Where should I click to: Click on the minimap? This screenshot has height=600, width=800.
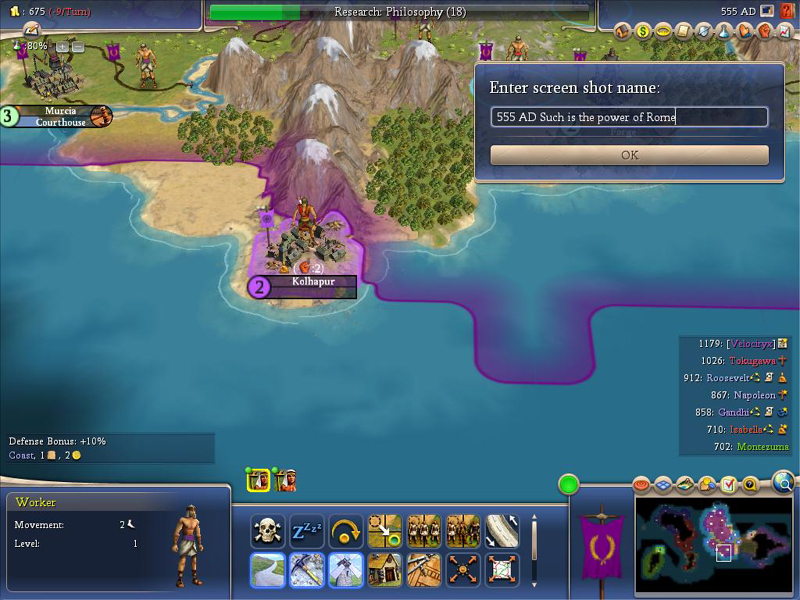click(705, 540)
